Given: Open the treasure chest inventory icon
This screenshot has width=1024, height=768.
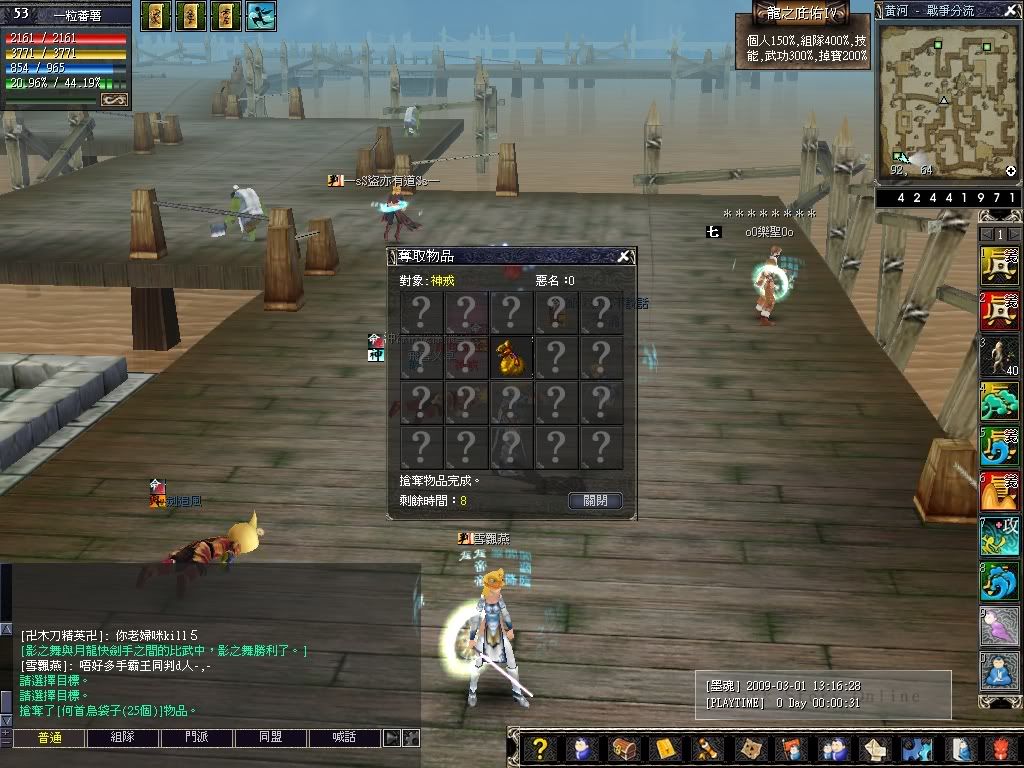Looking at the screenshot, I should 623,749.
